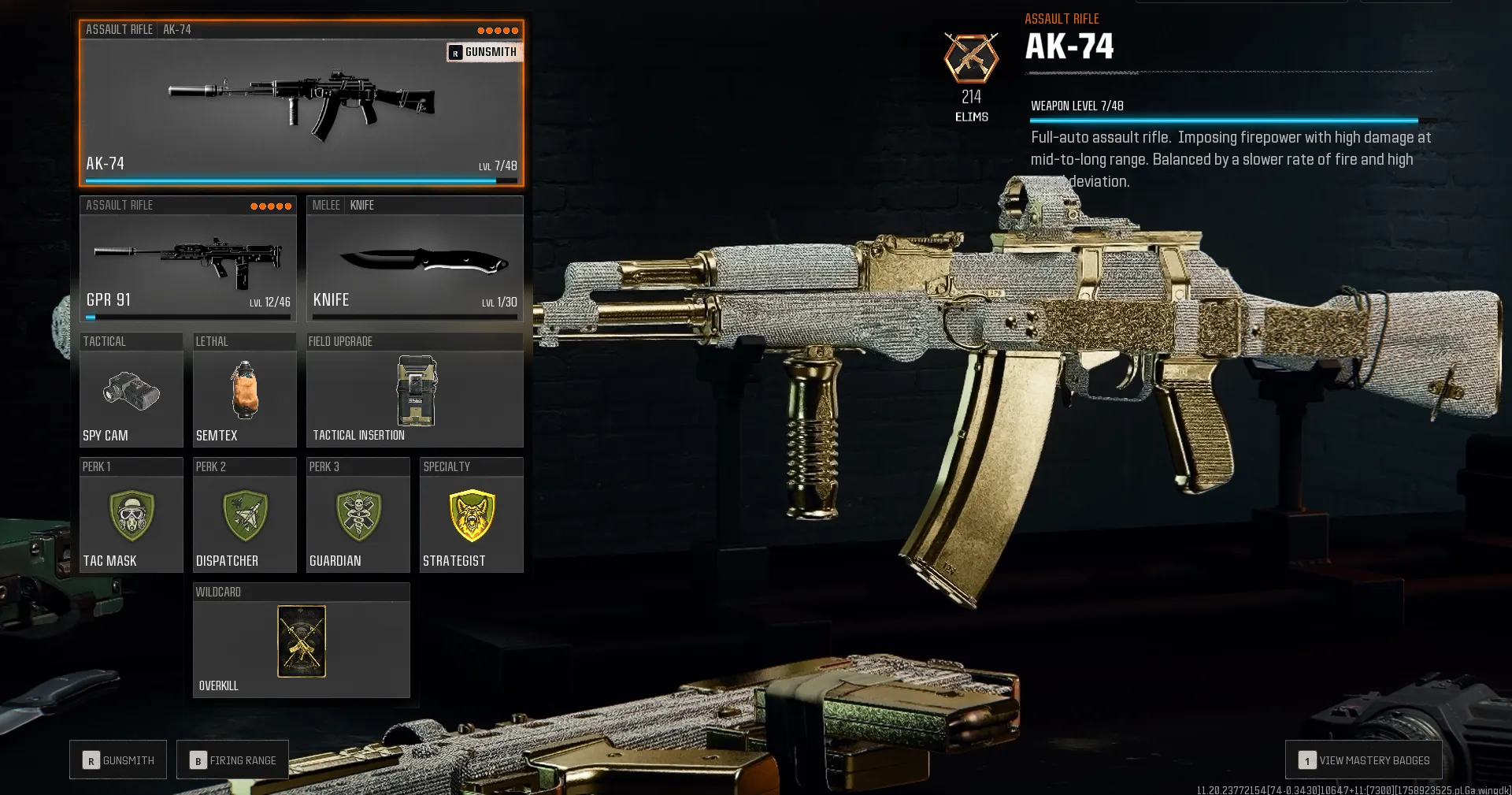Choose the Guardian perk emblem
Image resolution: width=1512 pixels, height=795 pixels.
(358, 516)
